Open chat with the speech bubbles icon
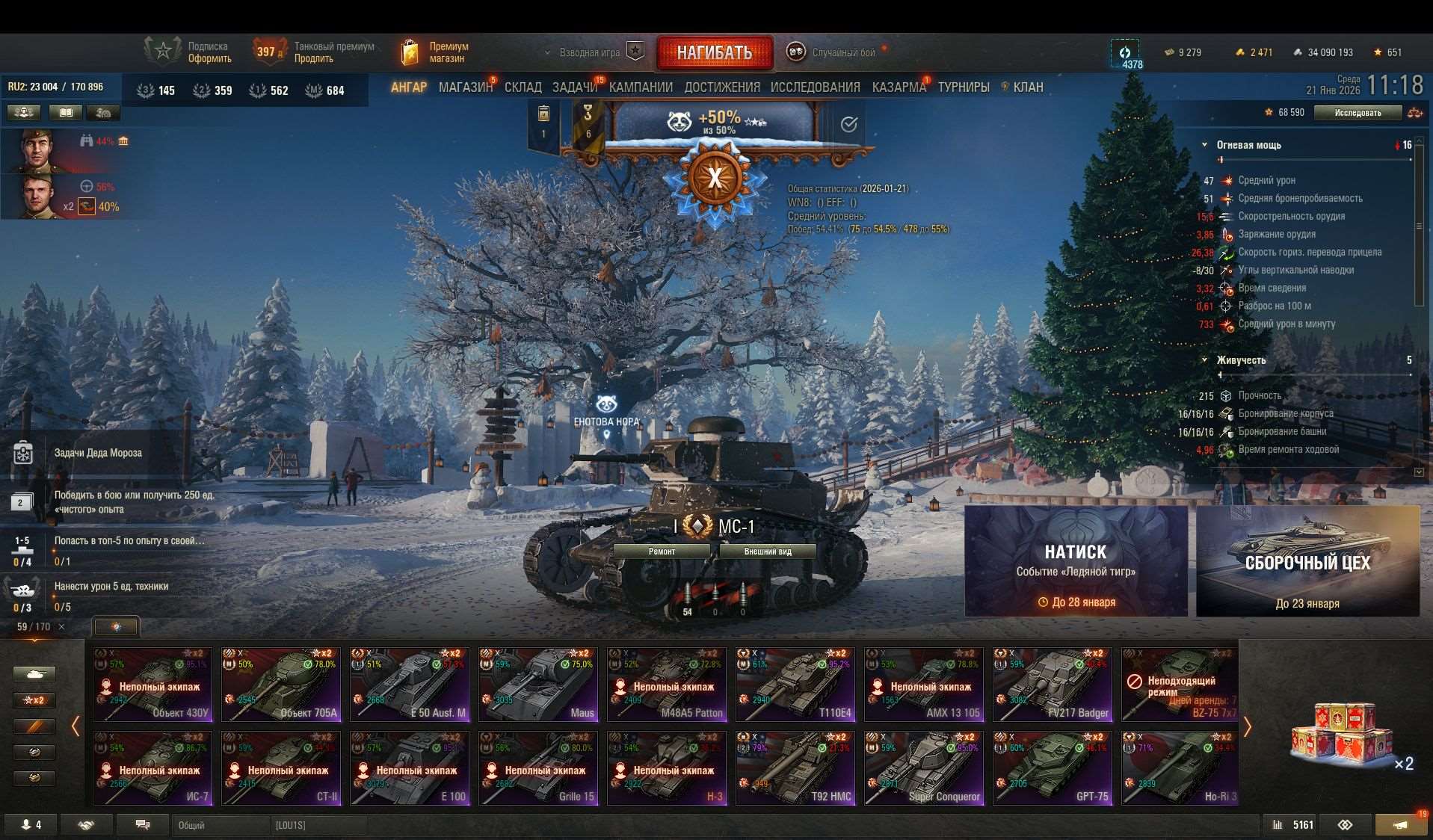 [141, 824]
